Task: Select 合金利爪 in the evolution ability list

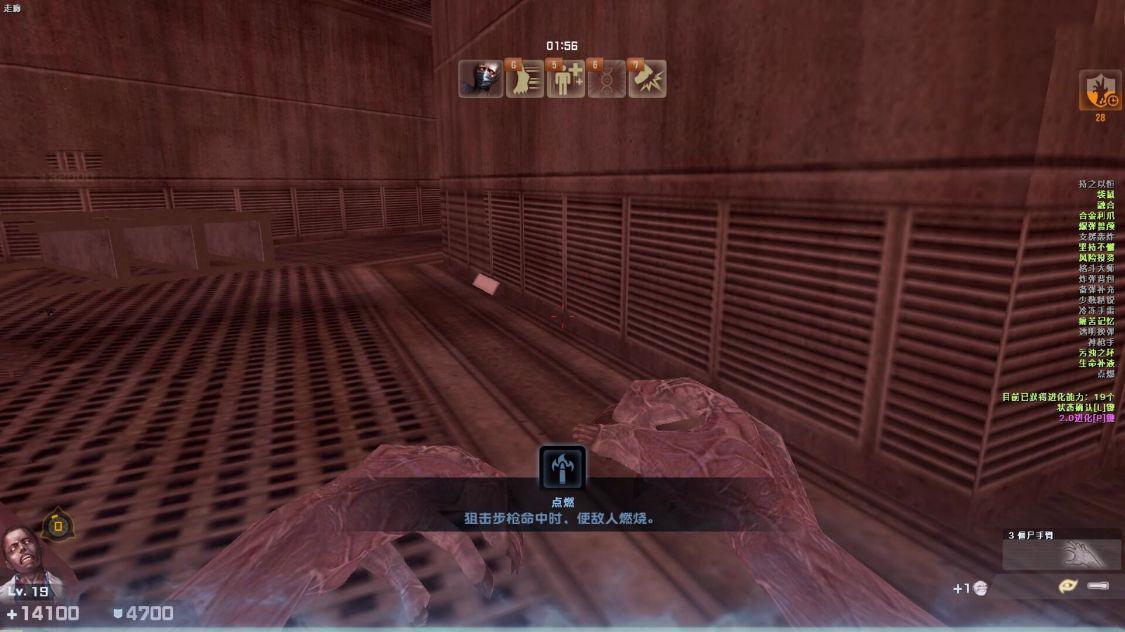Action: click(1096, 215)
